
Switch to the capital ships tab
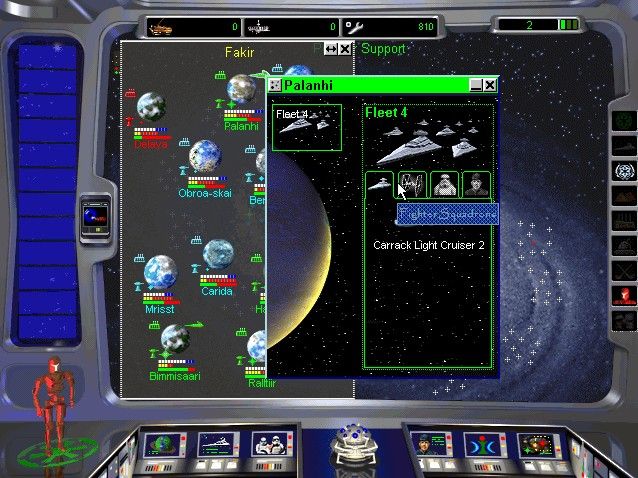tap(379, 184)
